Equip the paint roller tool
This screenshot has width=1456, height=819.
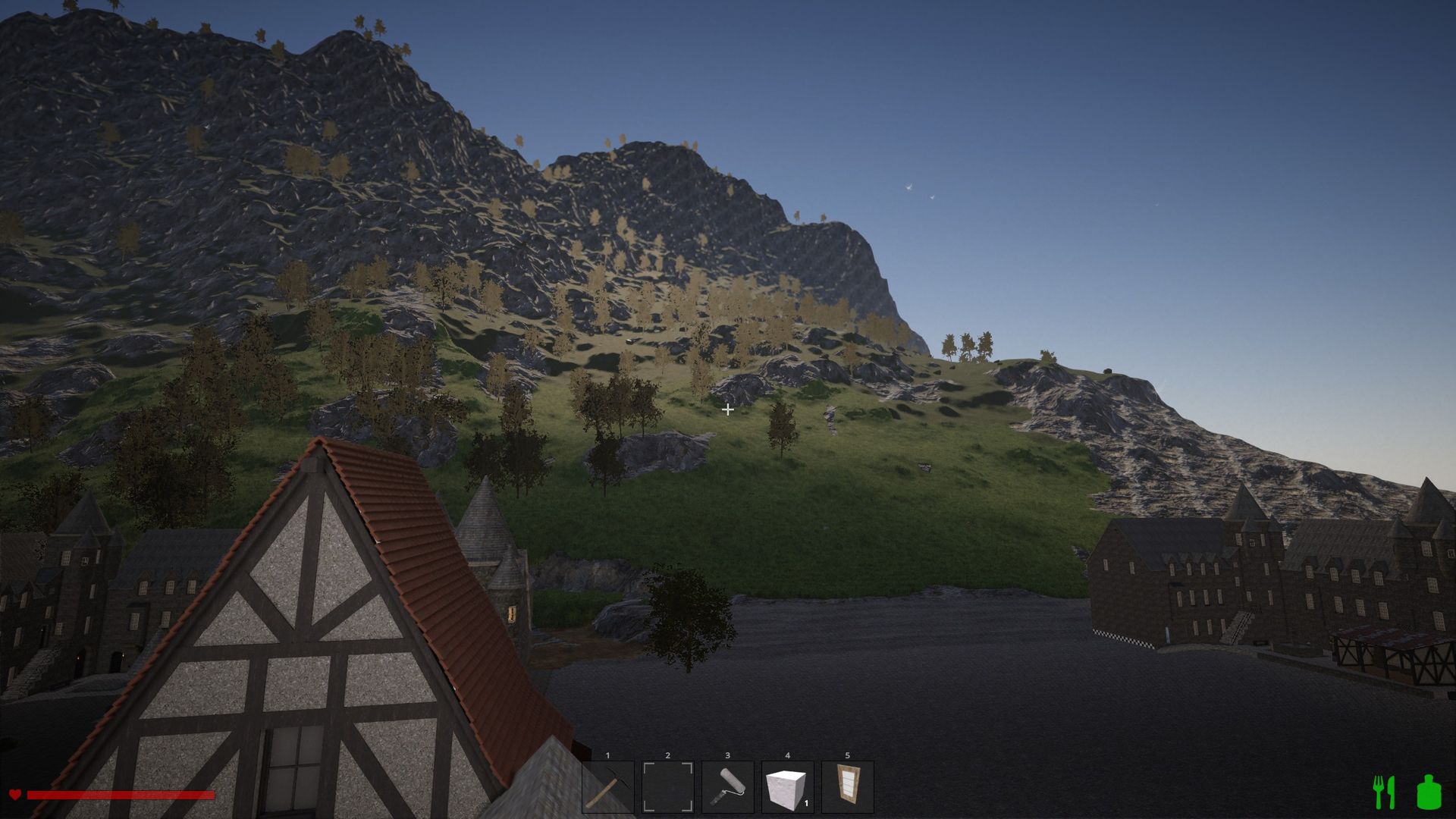727,787
